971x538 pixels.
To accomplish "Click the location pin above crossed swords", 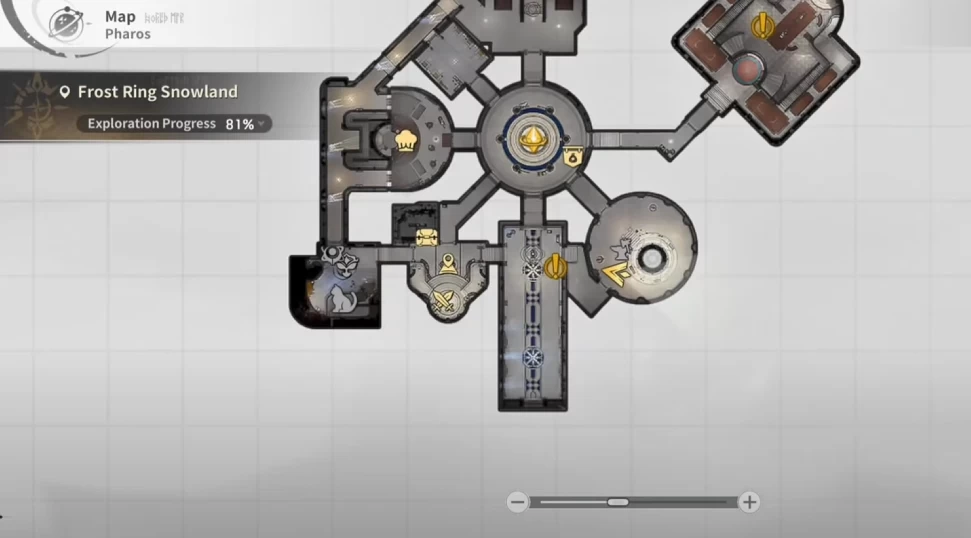I will 449,264.
